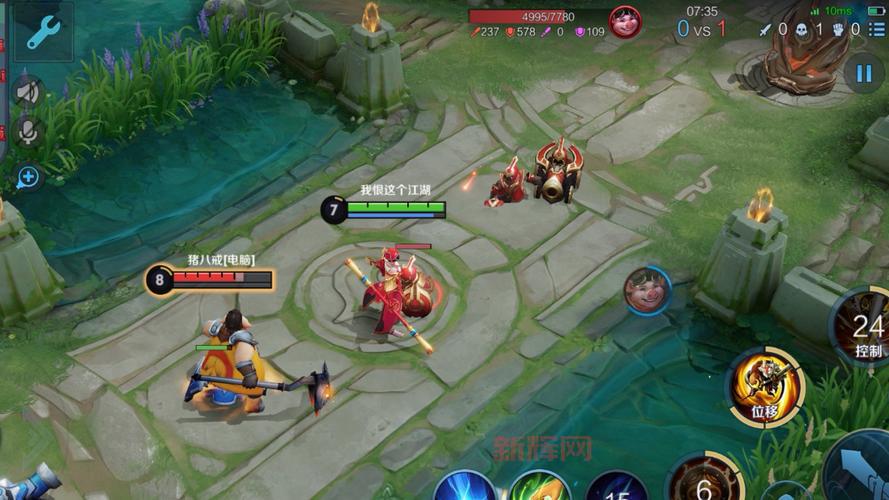Select the red-framed pig hero portrait
Screen dimensions: 889x500
coord(625,22)
